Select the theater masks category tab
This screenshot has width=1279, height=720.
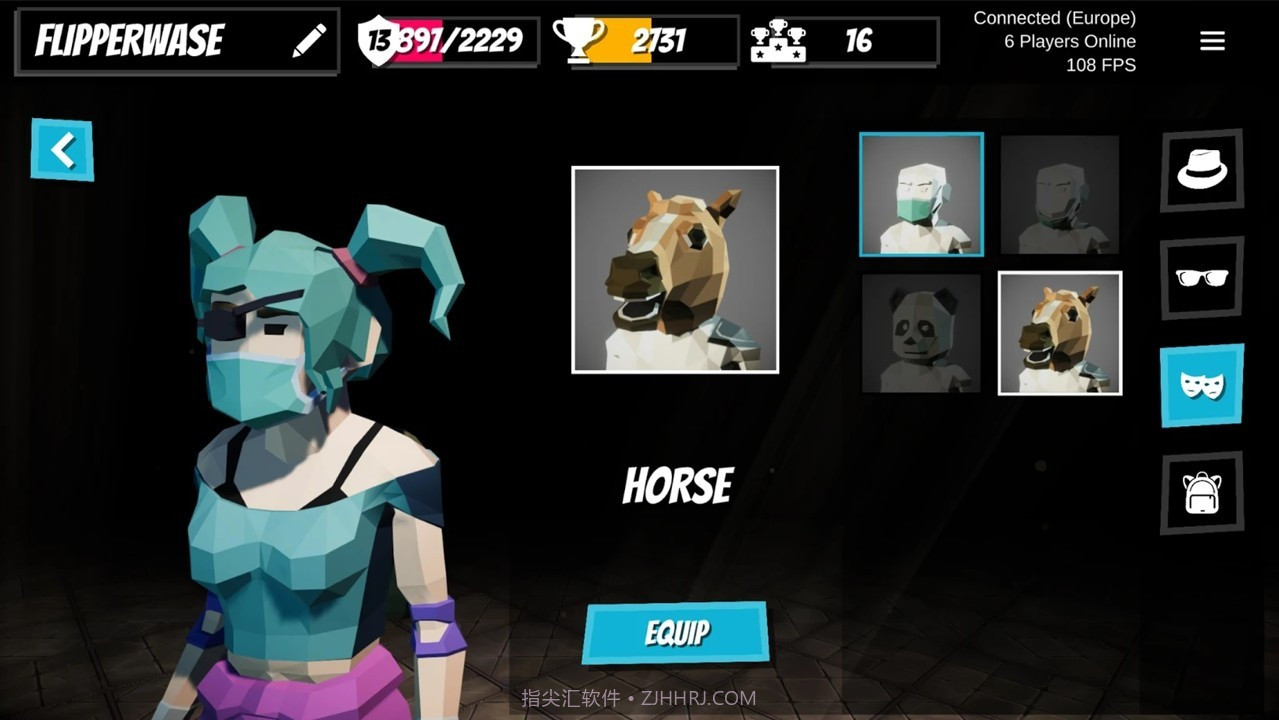click(1201, 385)
